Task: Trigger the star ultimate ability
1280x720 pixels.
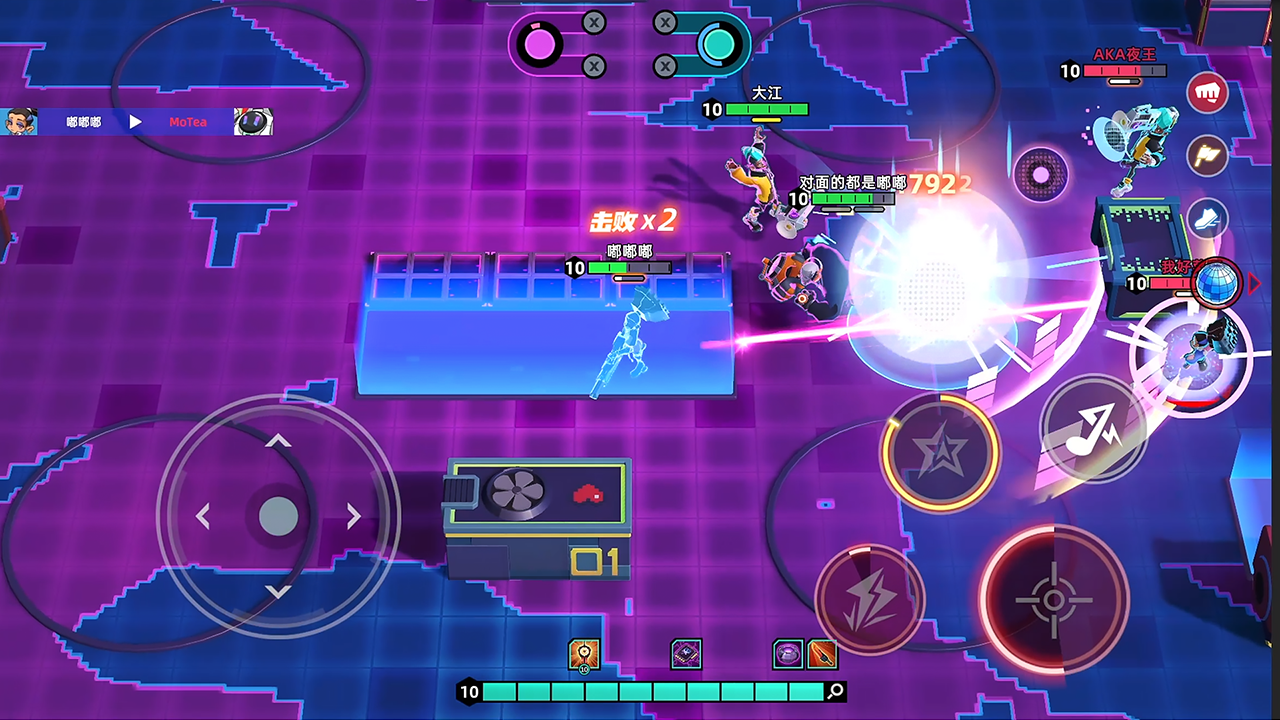Action: coord(940,454)
